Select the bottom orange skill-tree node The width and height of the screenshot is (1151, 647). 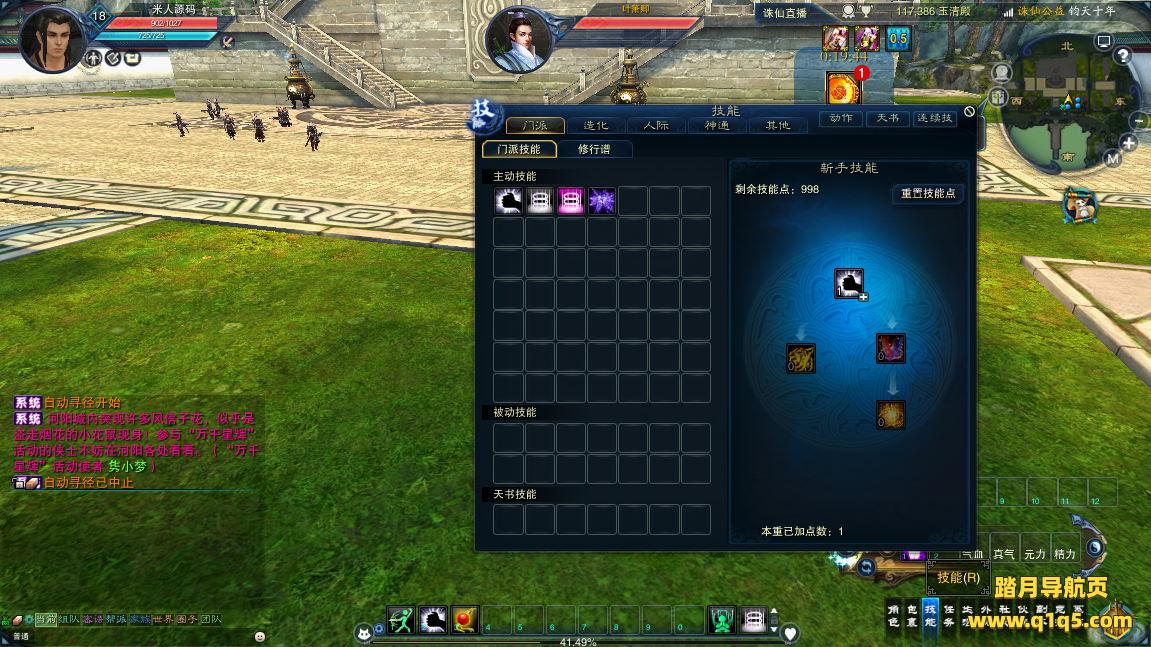tap(891, 414)
